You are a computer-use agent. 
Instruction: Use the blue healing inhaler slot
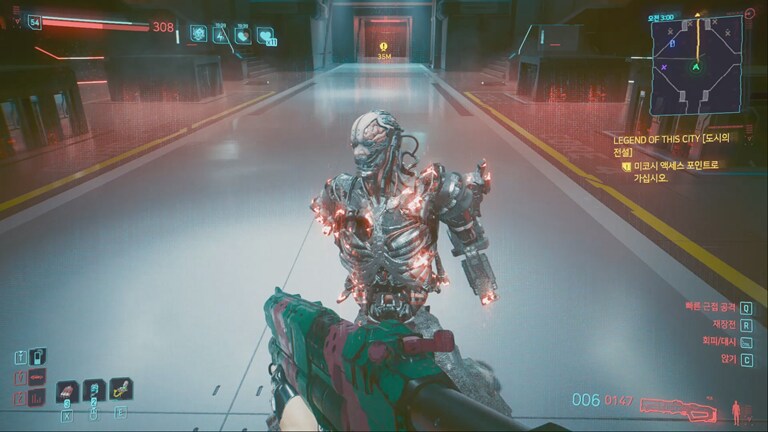pyautogui.click(x=94, y=390)
